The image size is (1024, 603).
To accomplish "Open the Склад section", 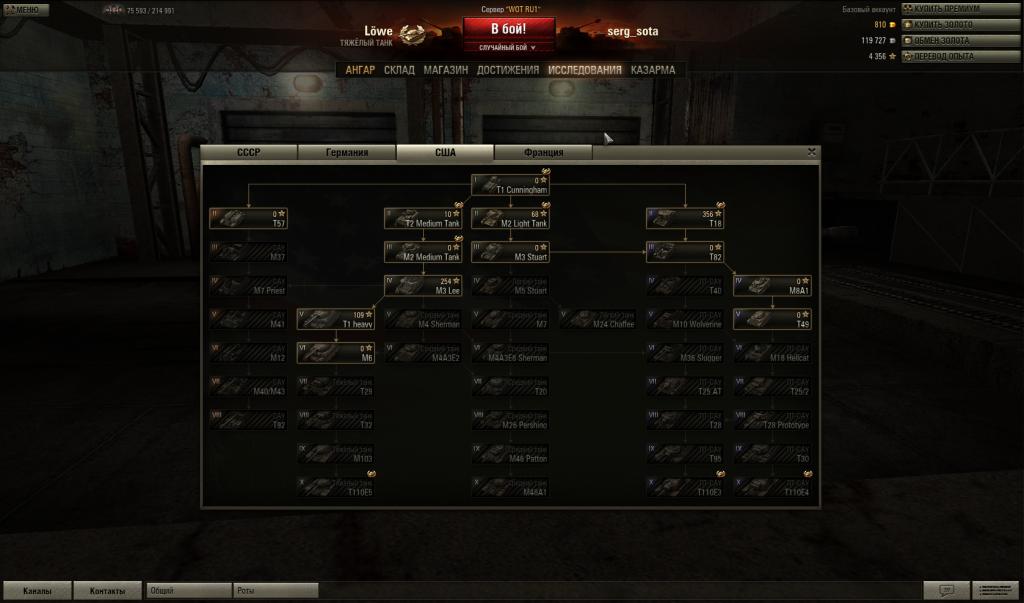I will tap(399, 70).
